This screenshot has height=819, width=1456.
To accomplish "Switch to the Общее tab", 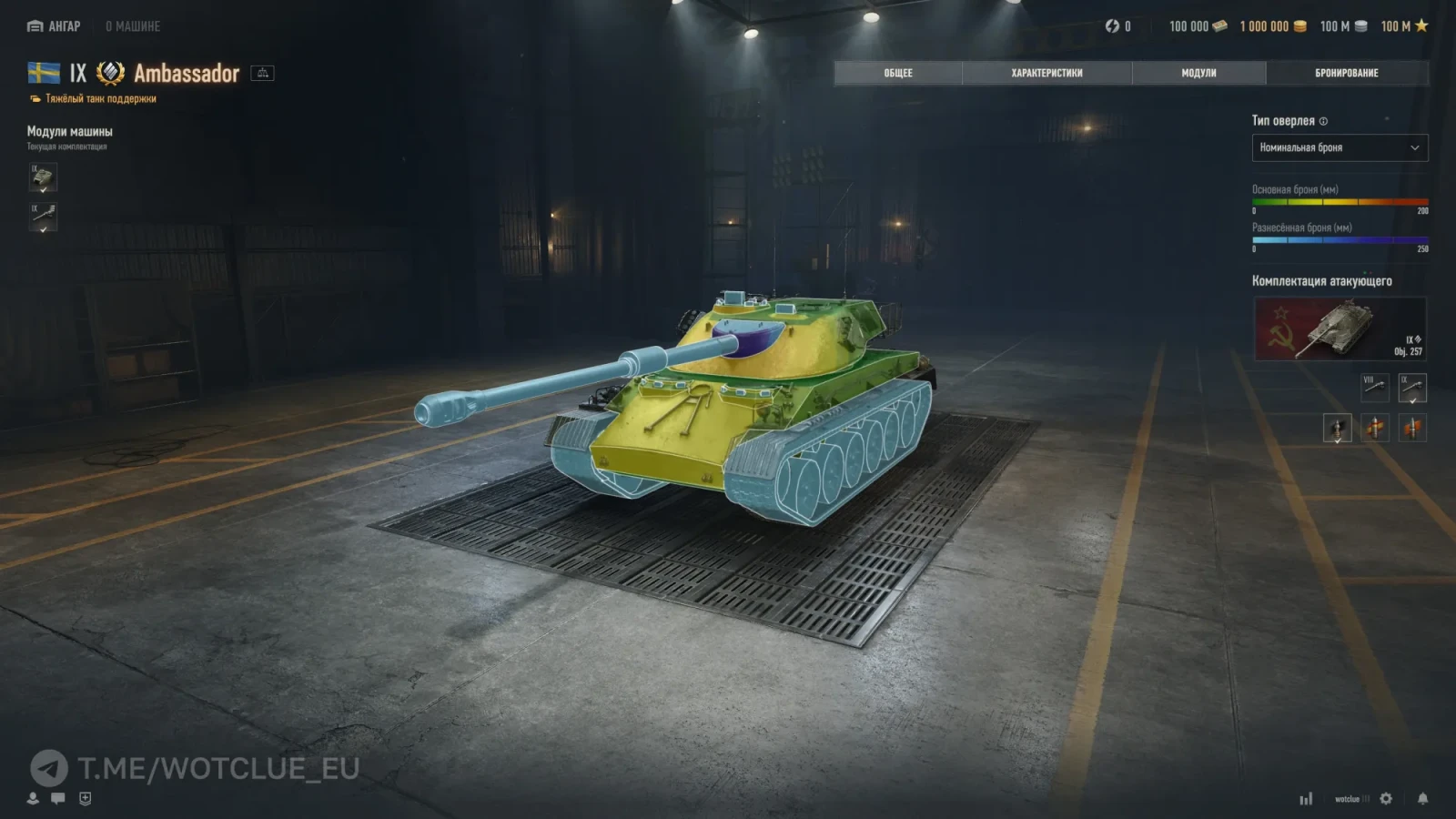I will 897,73.
